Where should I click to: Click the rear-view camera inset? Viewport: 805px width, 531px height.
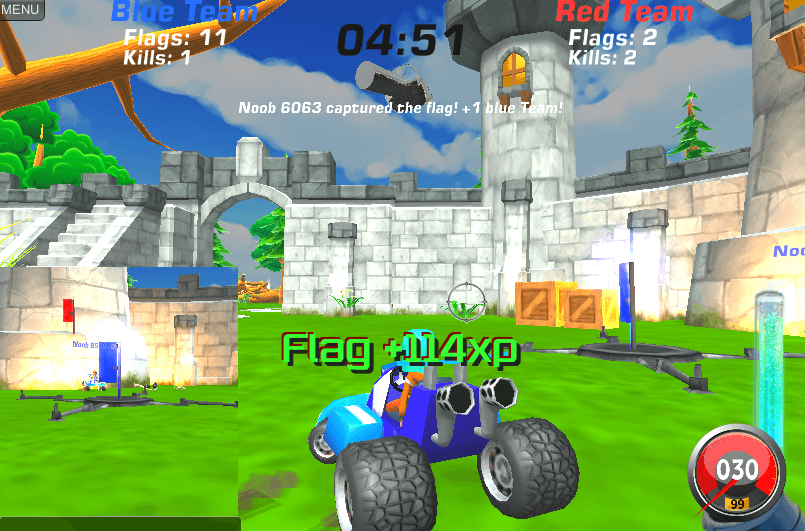coord(119,392)
